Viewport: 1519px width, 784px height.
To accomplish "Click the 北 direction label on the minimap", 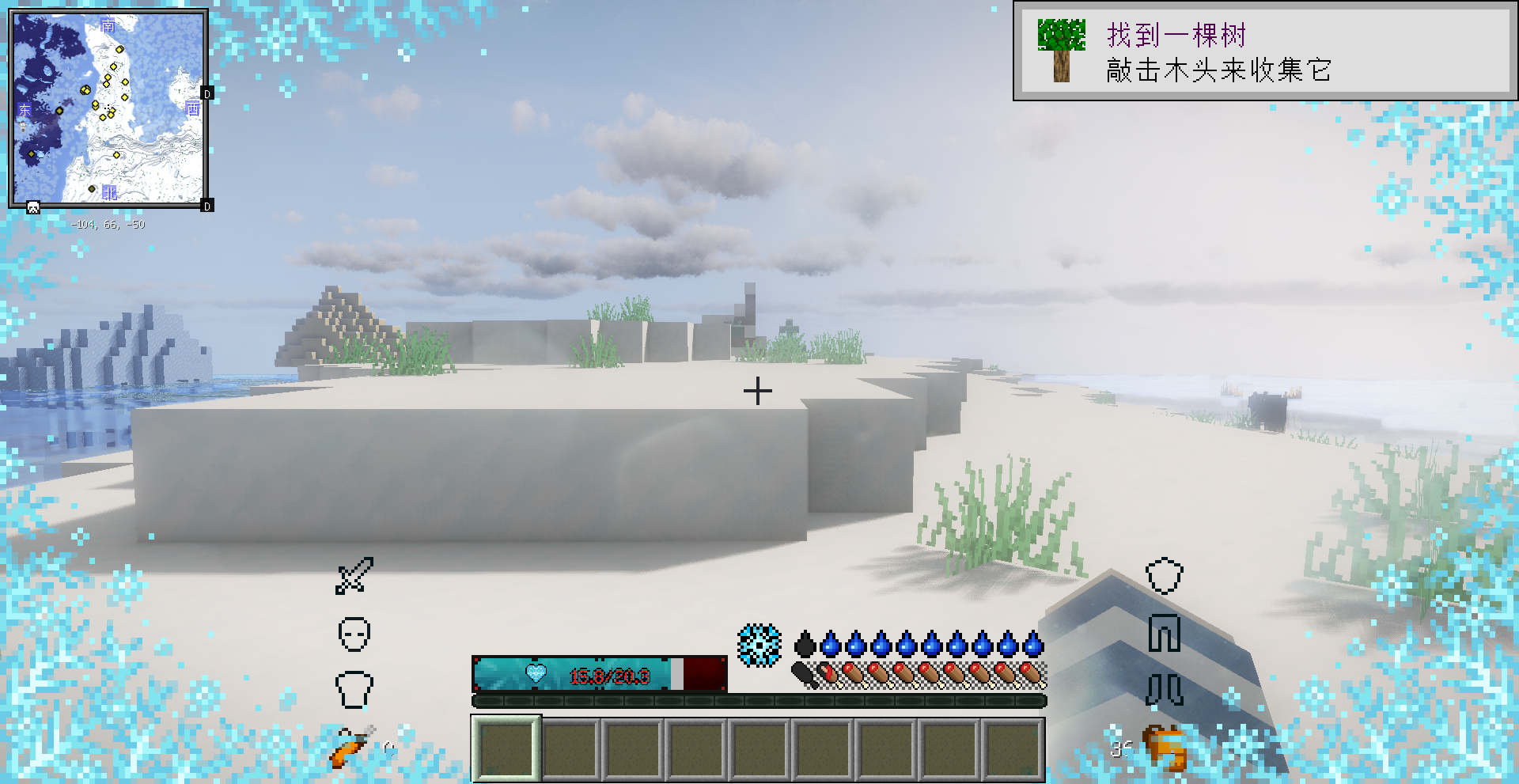I will pyautogui.click(x=110, y=191).
